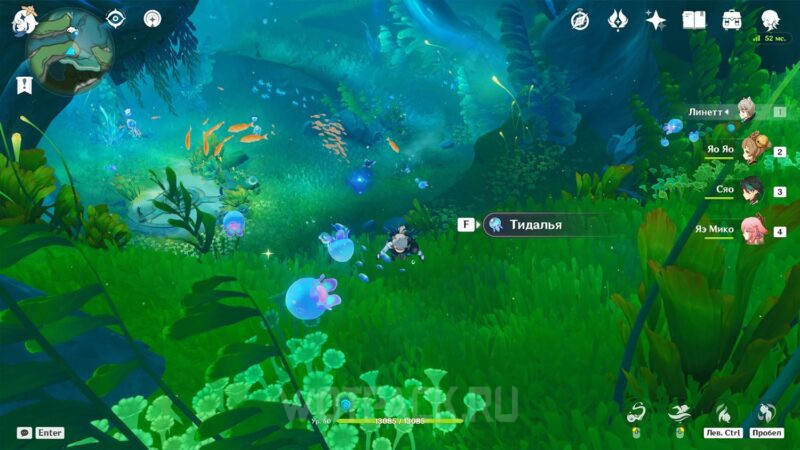
Task: Click the round target icon beside the minimap
Action: (152, 19)
